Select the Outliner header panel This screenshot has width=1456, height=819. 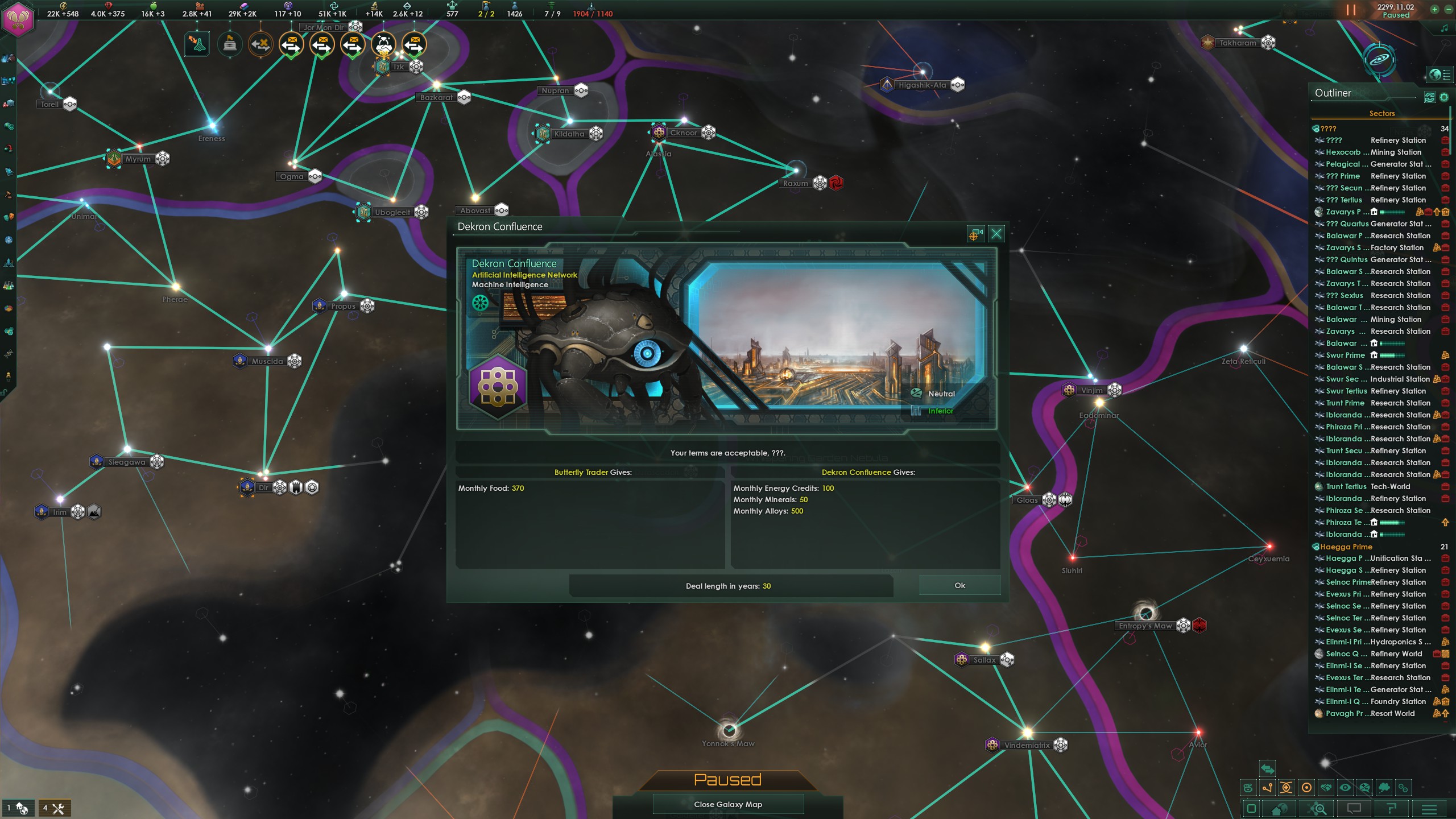click(1334, 93)
